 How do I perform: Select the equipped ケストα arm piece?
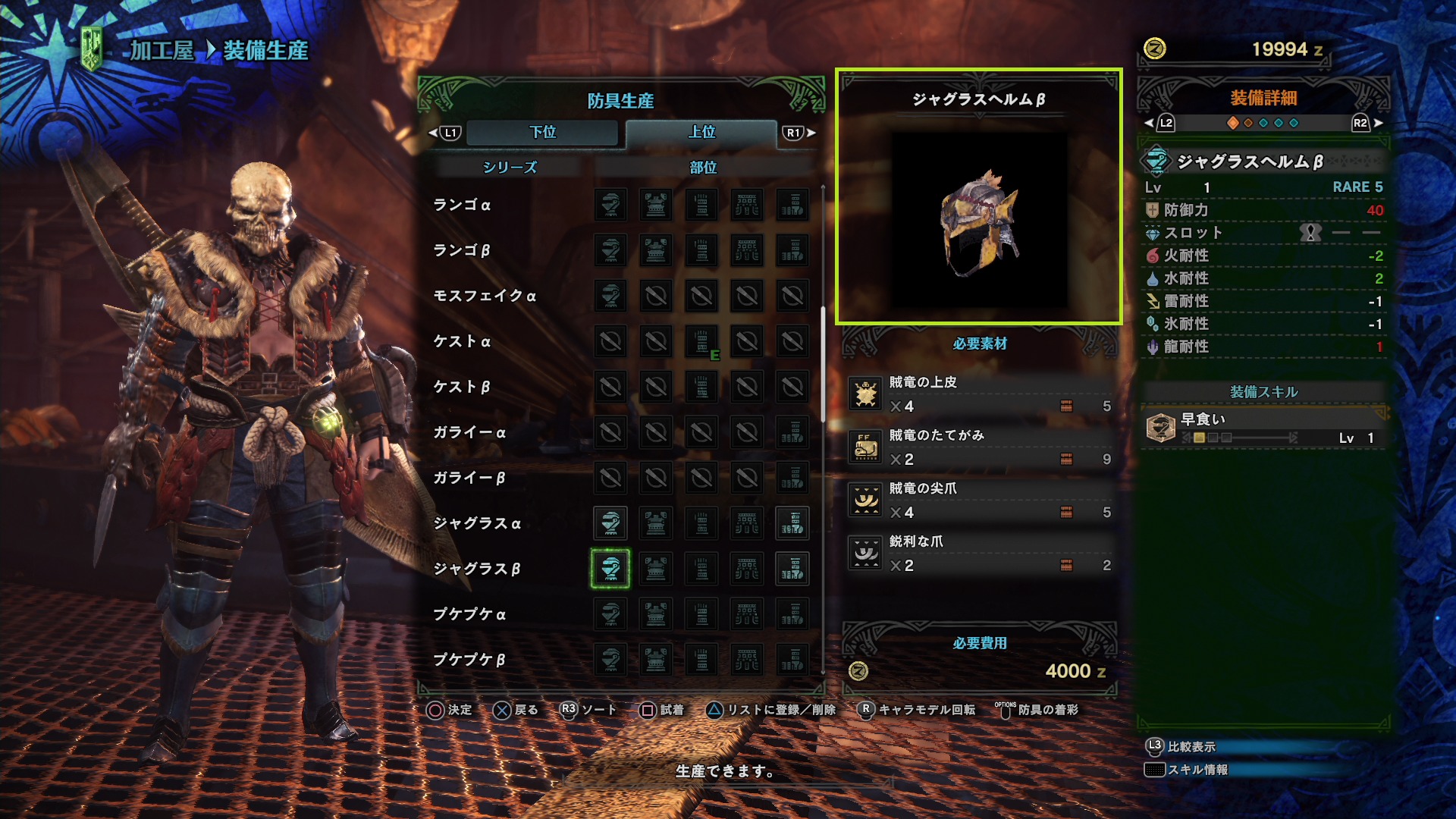point(701,341)
